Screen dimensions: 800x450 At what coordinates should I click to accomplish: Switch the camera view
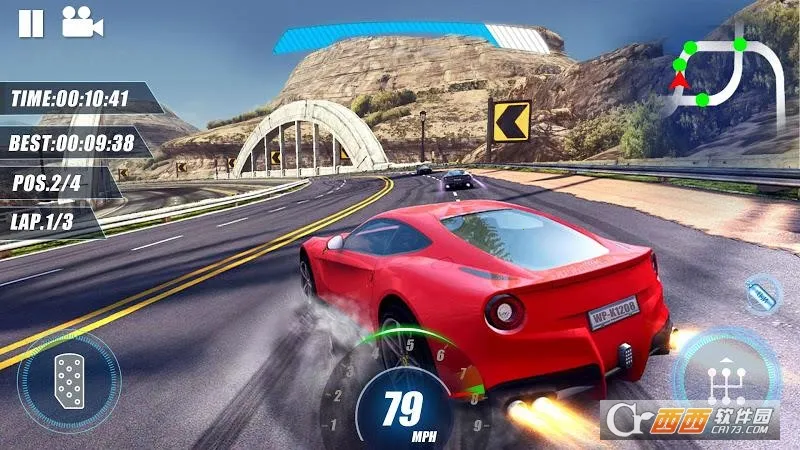[x=82, y=22]
